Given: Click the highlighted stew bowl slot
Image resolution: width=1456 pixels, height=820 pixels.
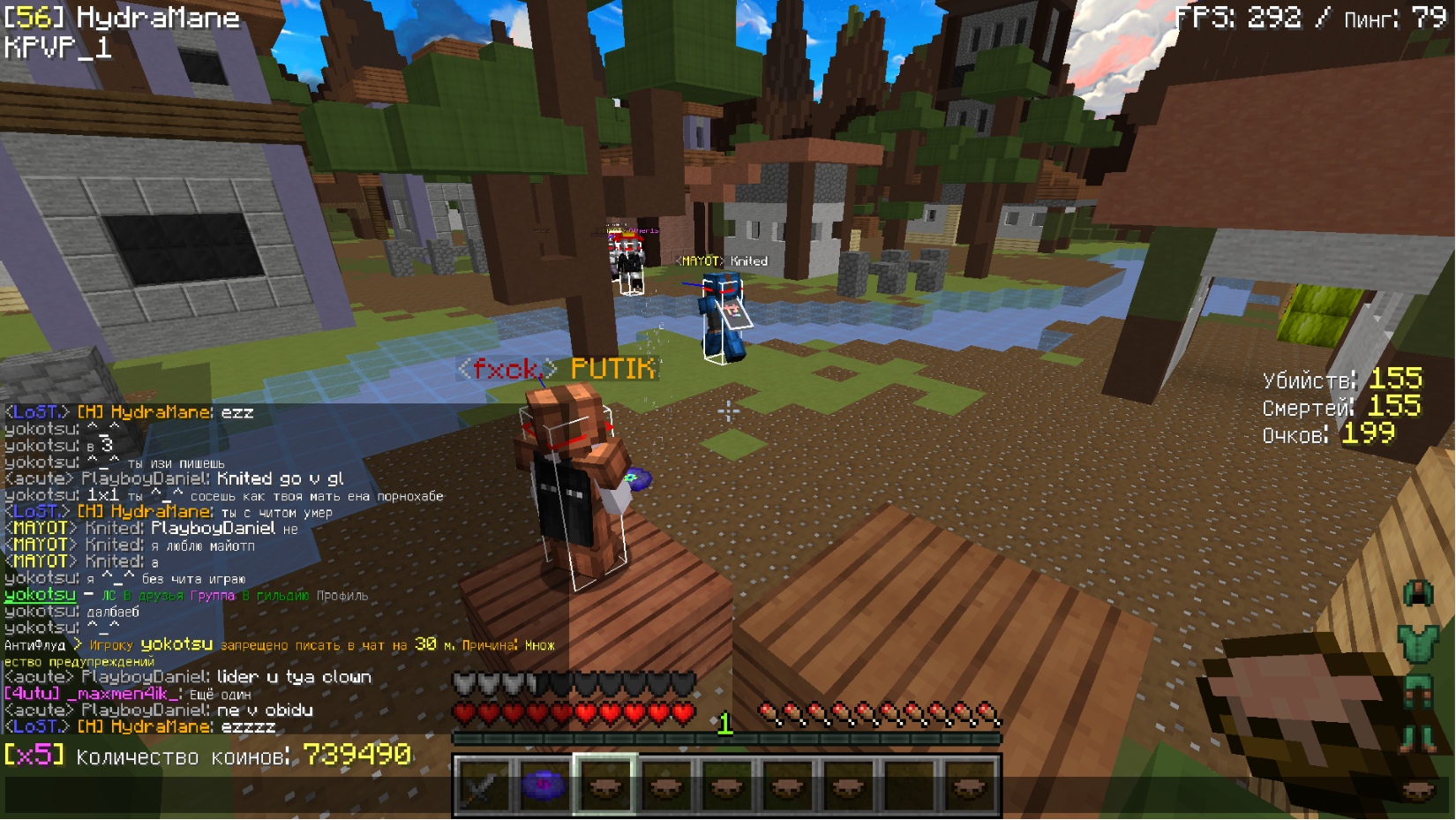Looking at the screenshot, I should pos(604,785).
